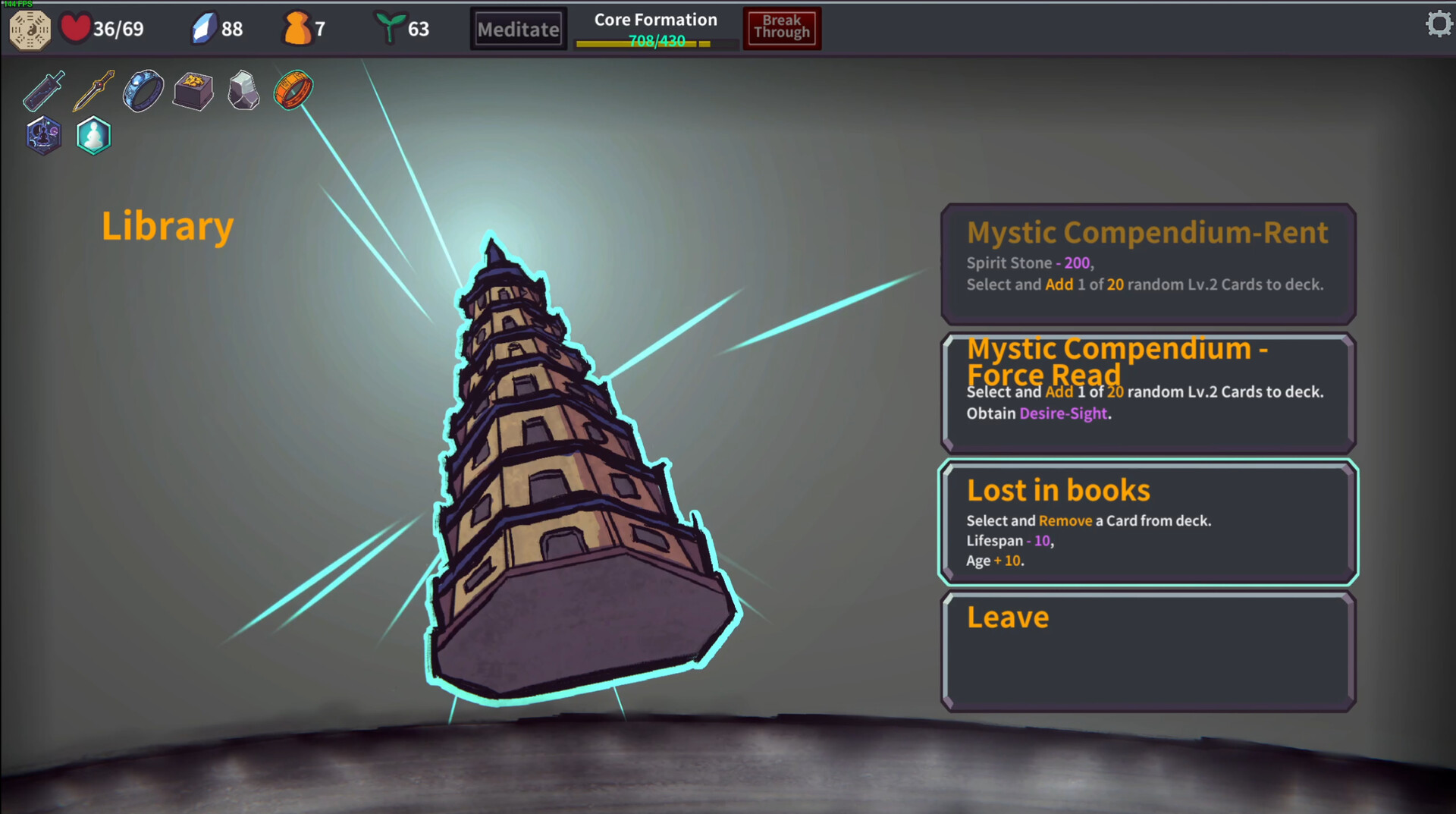Select the blue gem ring relic
The width and height of the screenshot is (1456, 814).
pyautogui.click(x=143, y=91)
